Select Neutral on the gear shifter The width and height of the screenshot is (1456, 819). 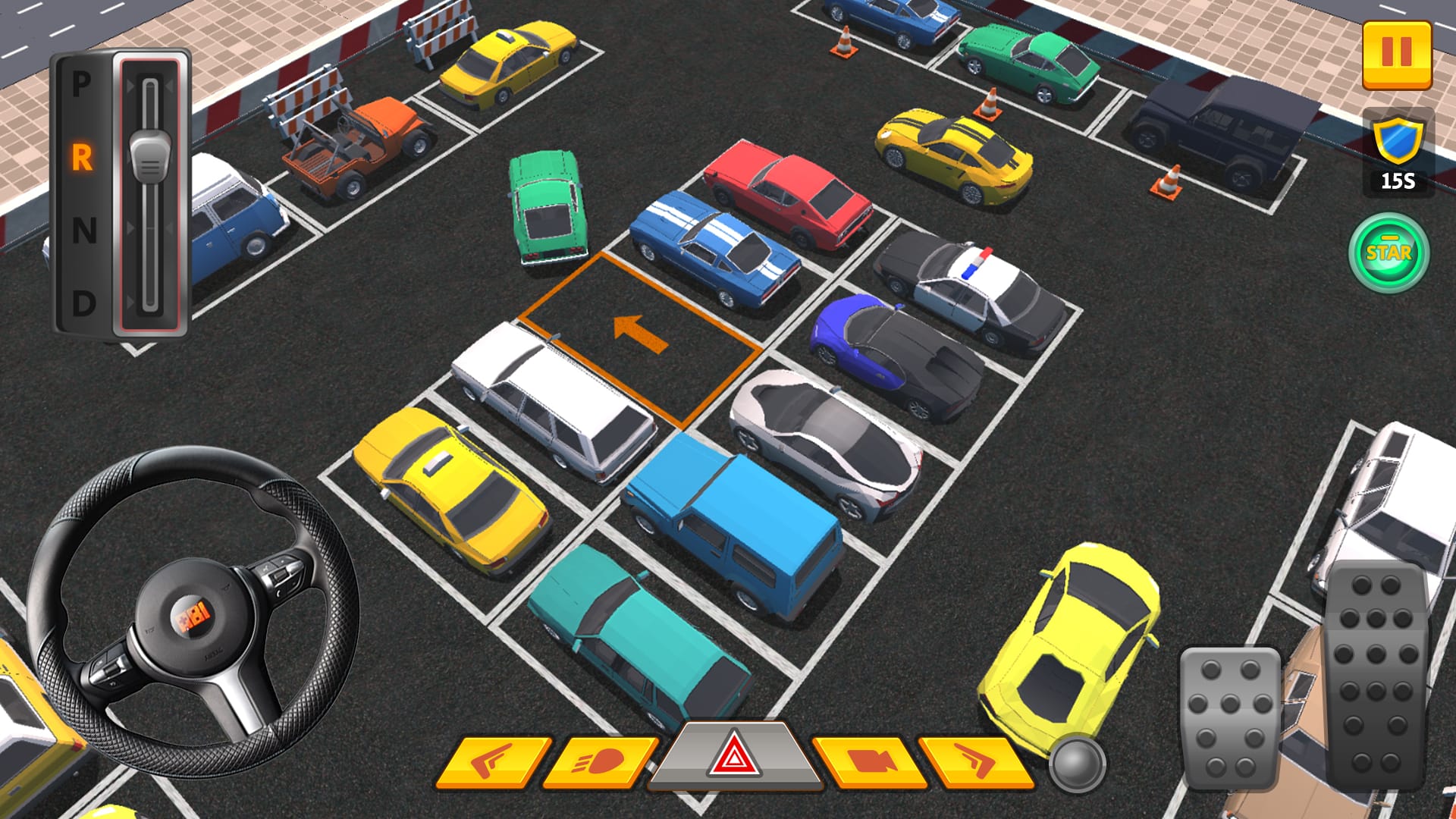point(82,227)
